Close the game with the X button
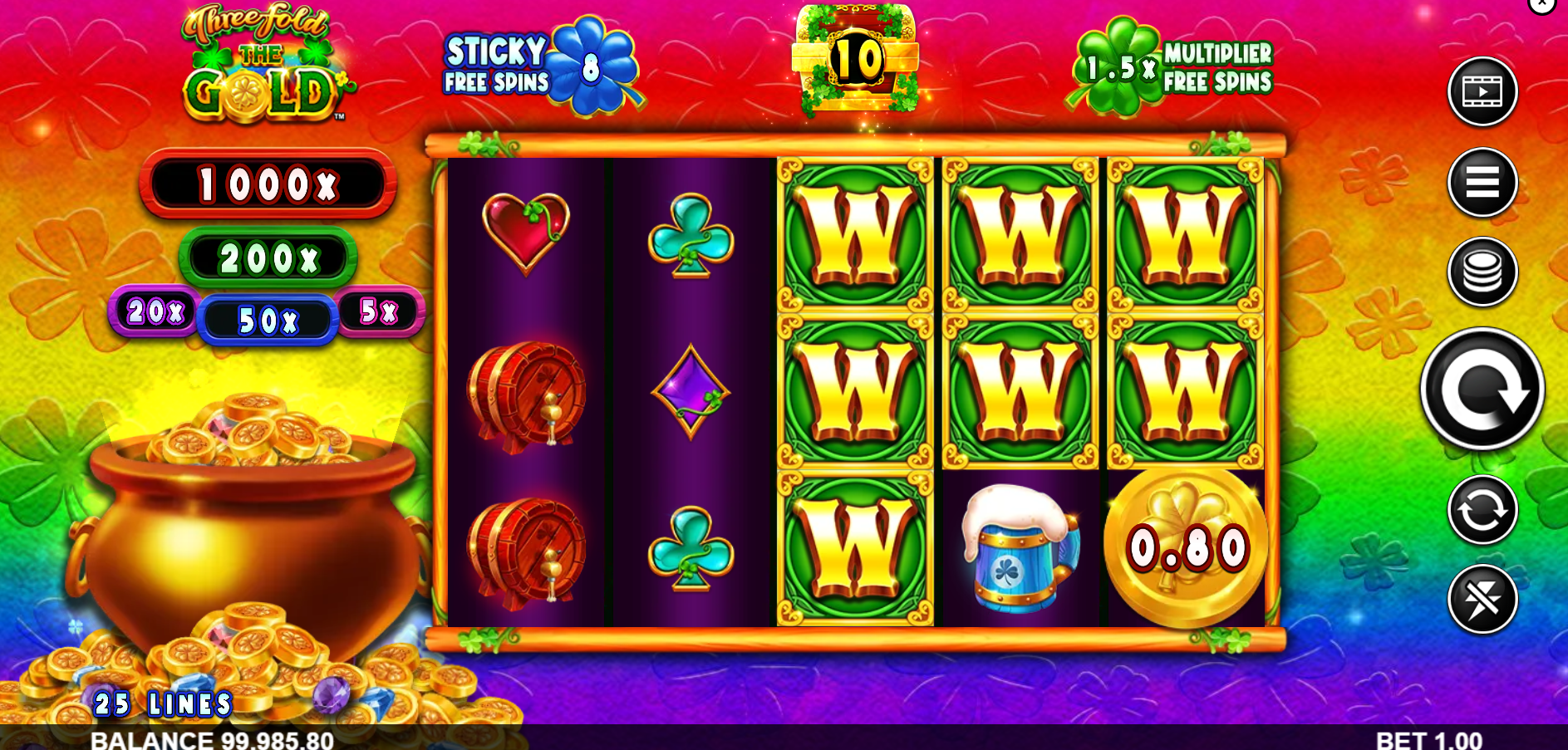Screen dimensions: 1568x750 (x=1541, y=4)
